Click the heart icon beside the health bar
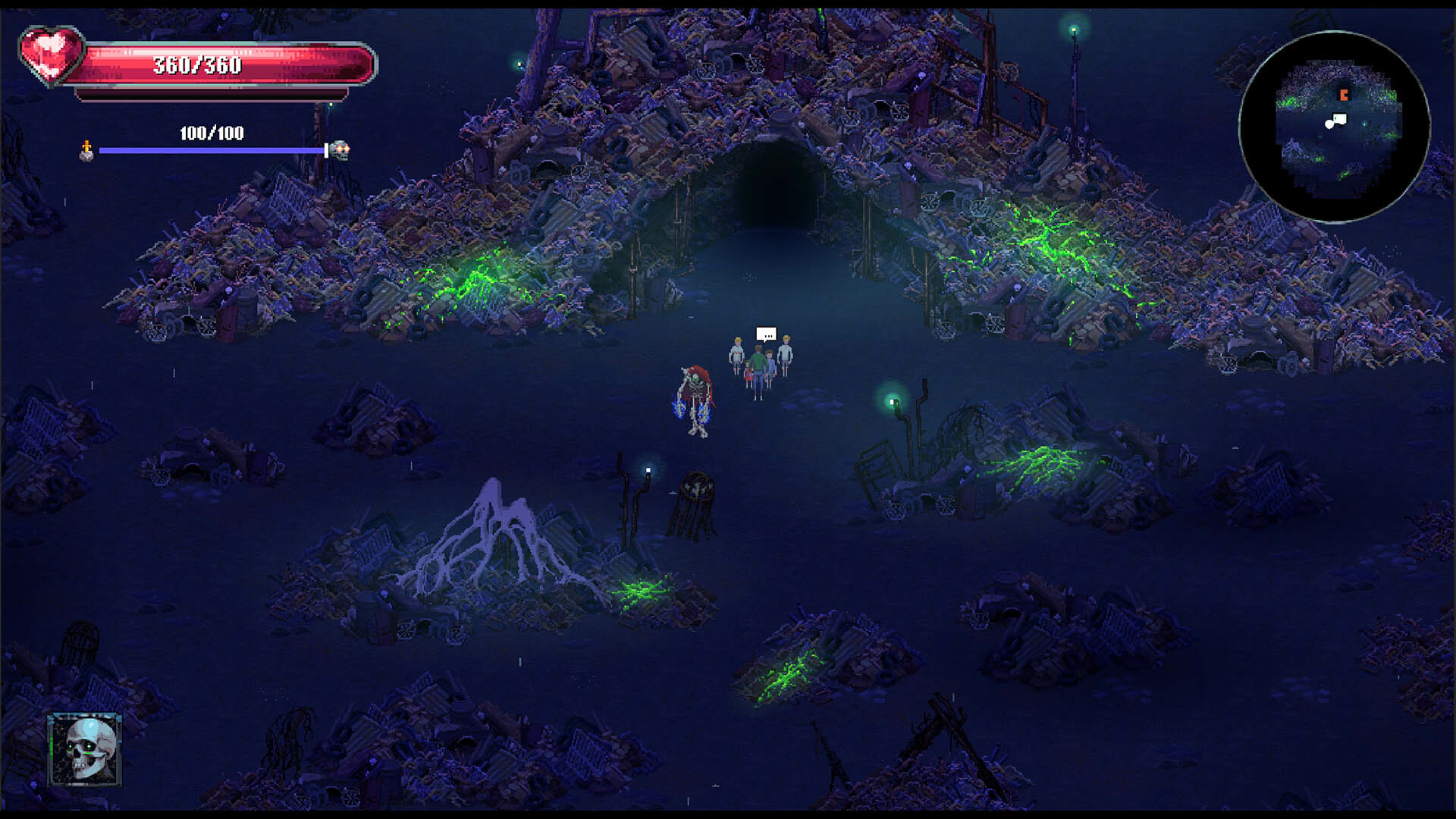 pos(49,55)
